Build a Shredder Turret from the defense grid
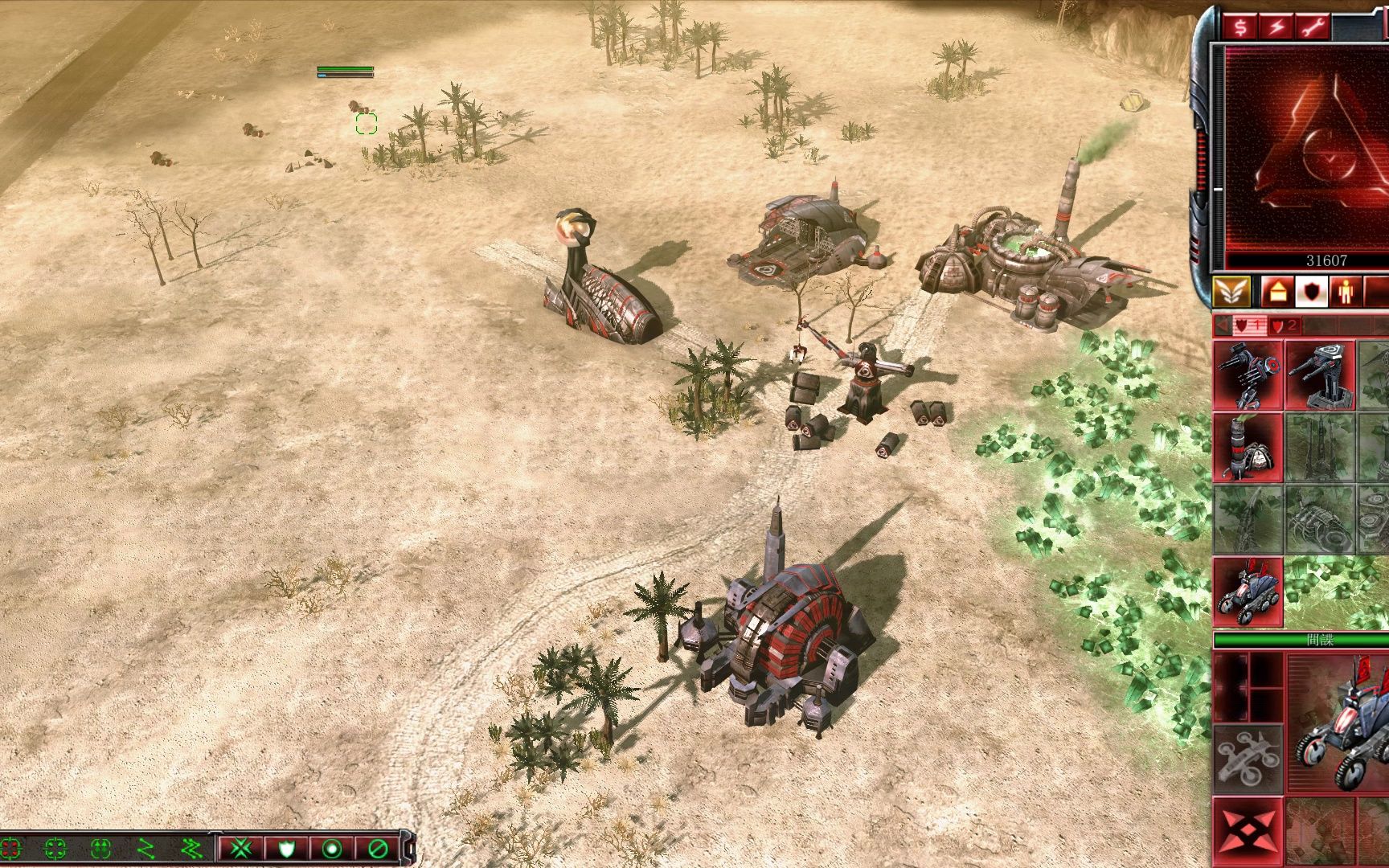 coord(1248,376)
